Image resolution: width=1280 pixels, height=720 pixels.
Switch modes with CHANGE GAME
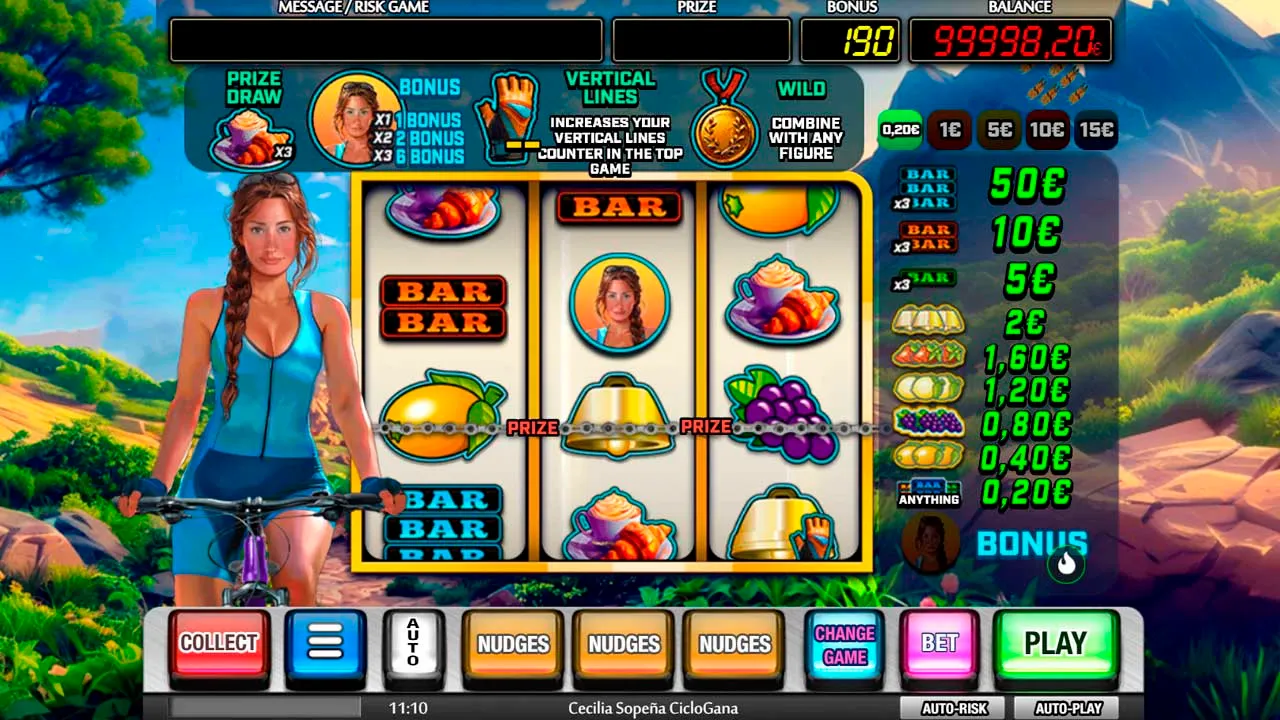[844, 645]
